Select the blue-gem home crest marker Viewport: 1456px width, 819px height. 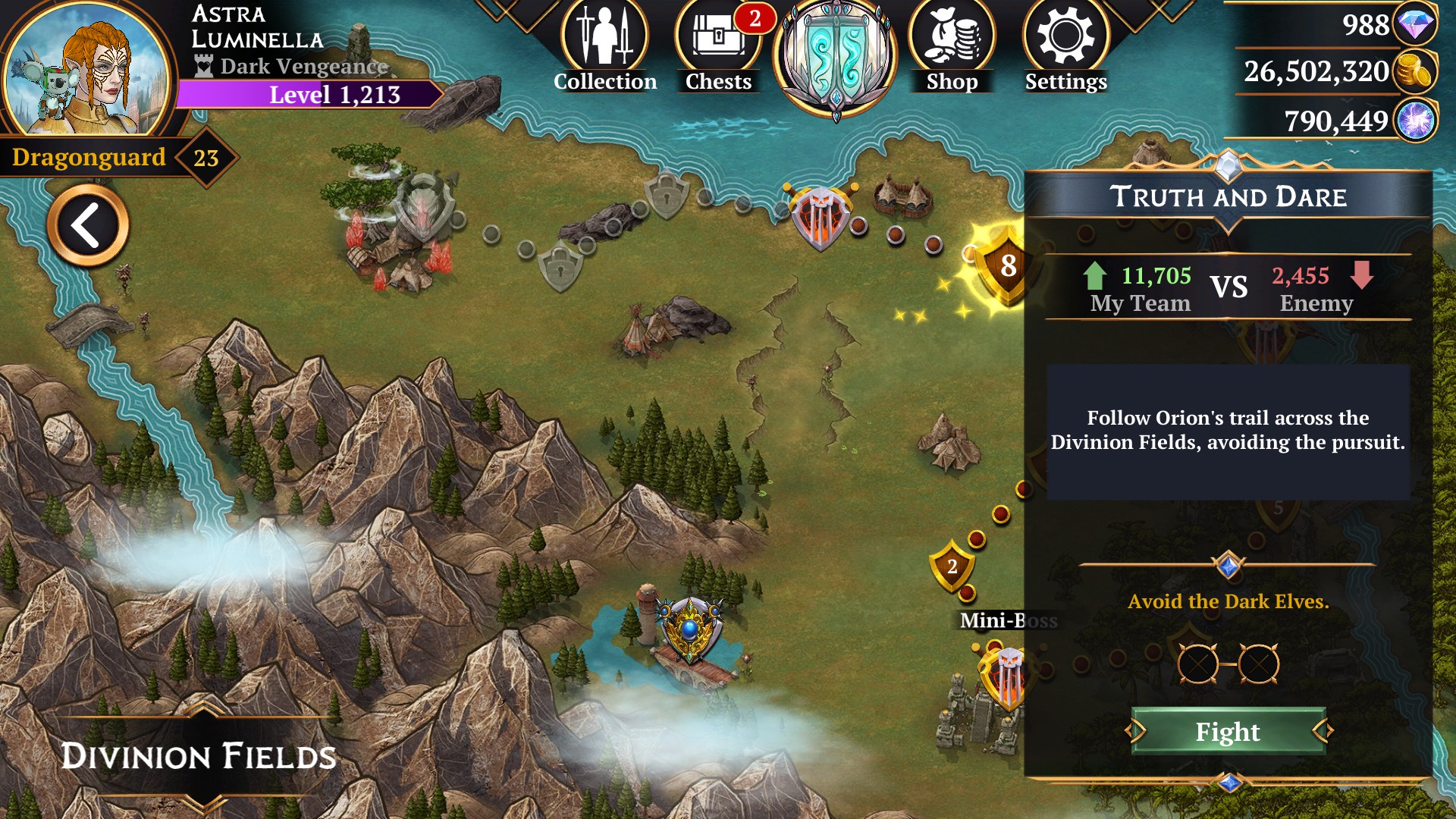[689, 629]
